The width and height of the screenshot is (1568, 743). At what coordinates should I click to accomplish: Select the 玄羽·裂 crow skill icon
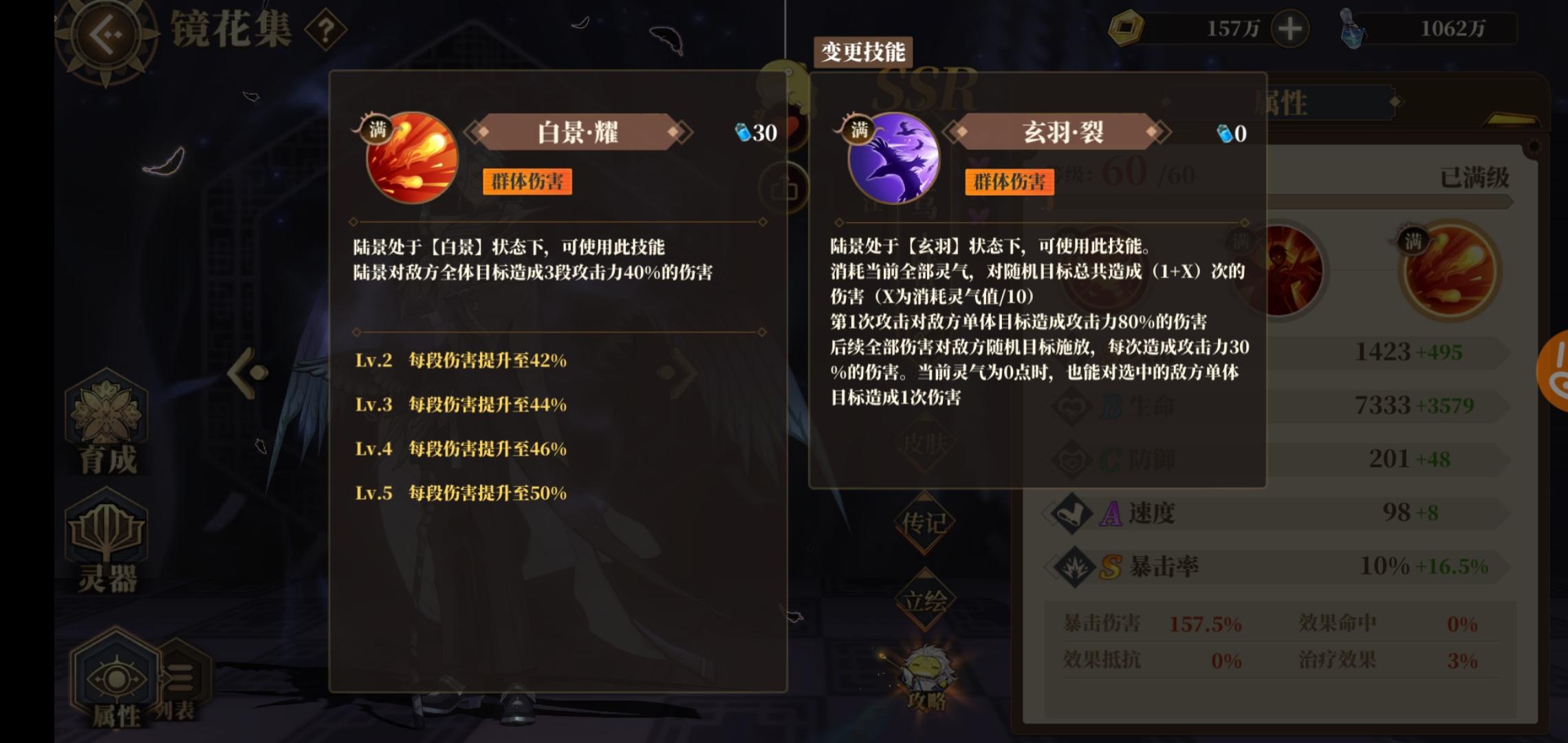893,160
